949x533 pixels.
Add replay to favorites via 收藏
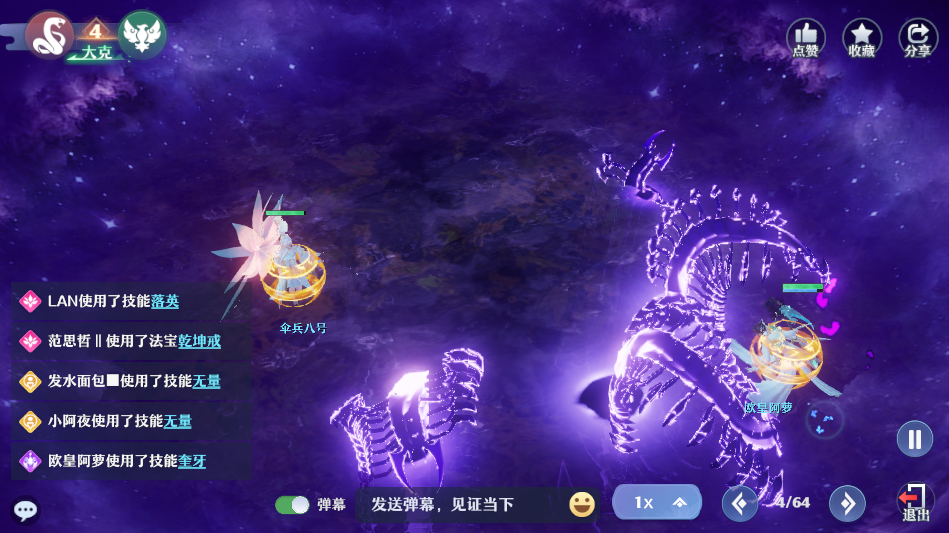(862, 38)
